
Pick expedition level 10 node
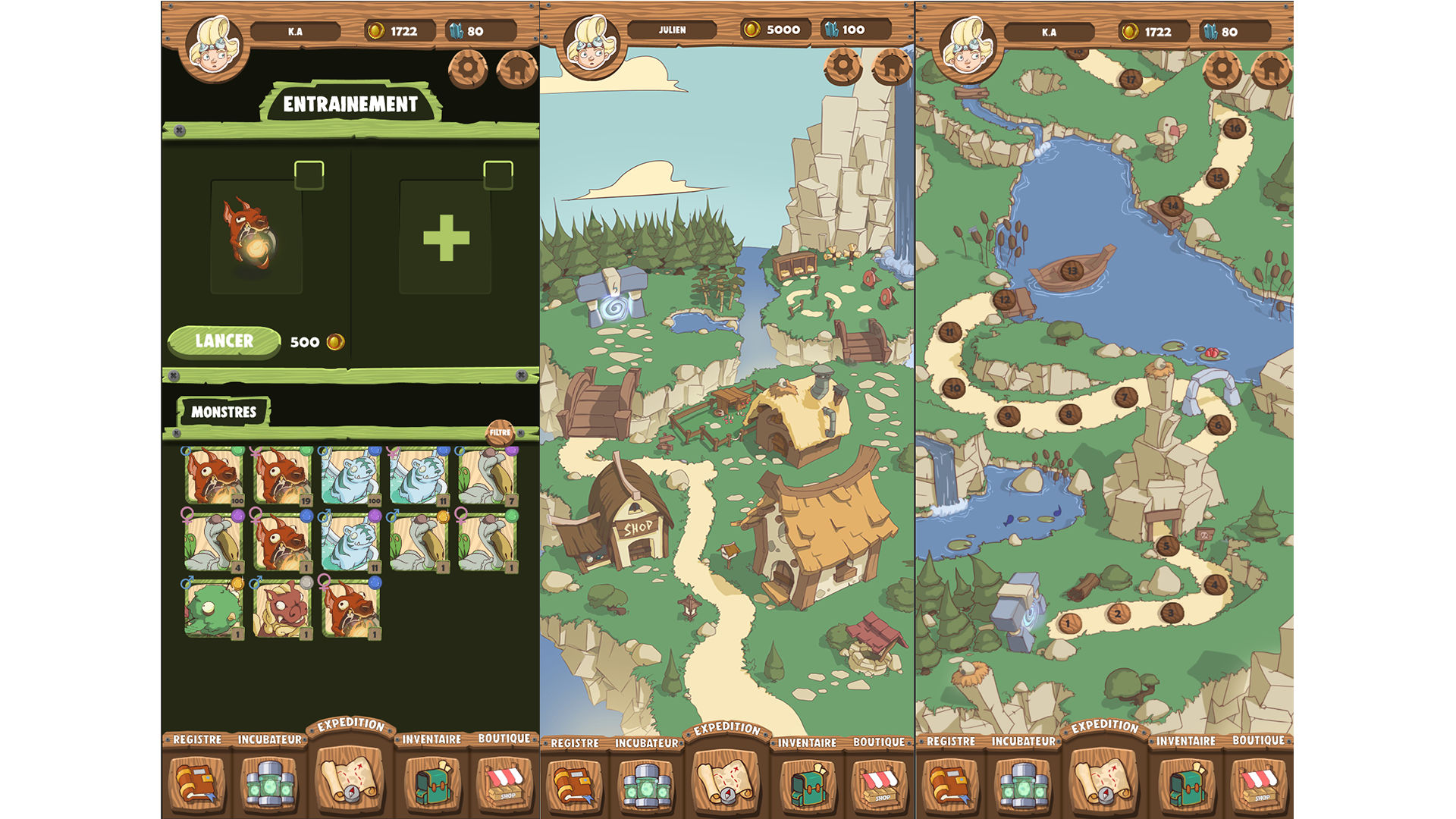tap(954, 388)
